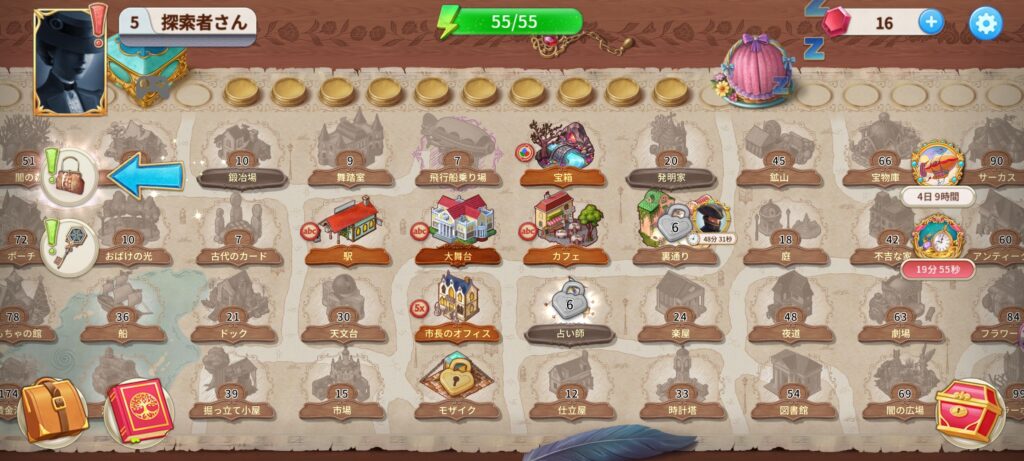Open the settings gear menu

[x=985, y=23]
